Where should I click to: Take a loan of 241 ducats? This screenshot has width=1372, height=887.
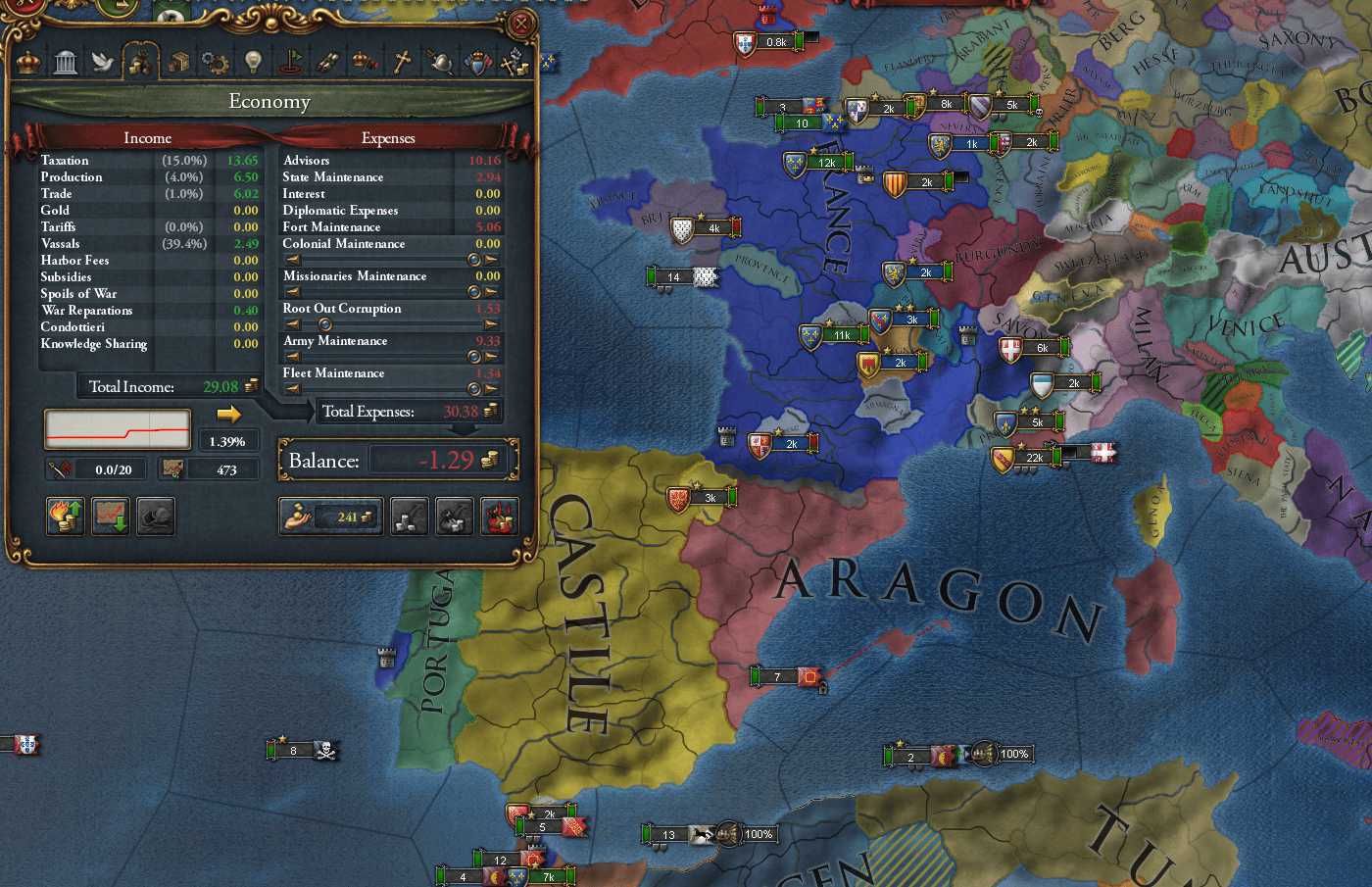[x=330, y=517]
